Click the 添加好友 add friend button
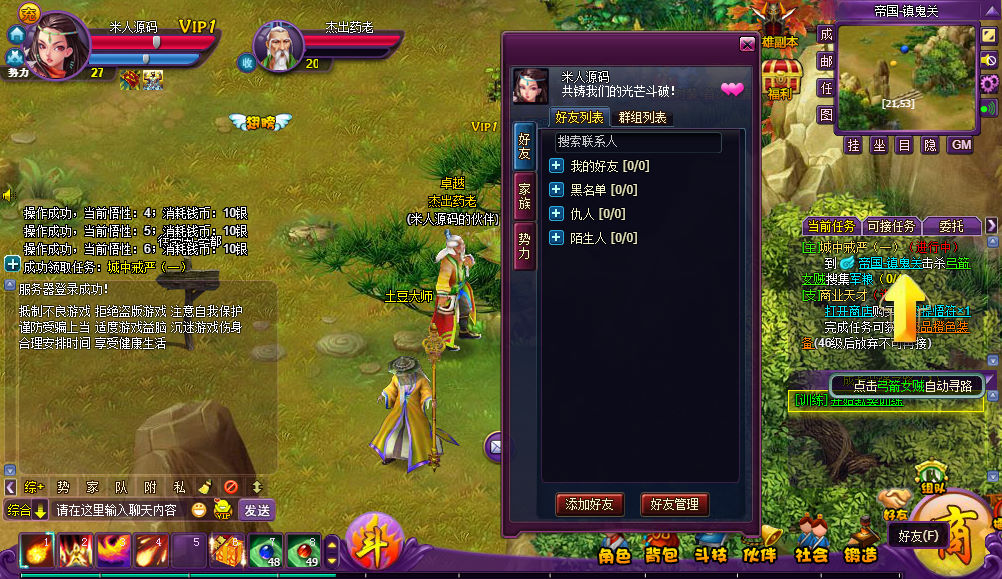1002x579 pixels. pos(590,504)
